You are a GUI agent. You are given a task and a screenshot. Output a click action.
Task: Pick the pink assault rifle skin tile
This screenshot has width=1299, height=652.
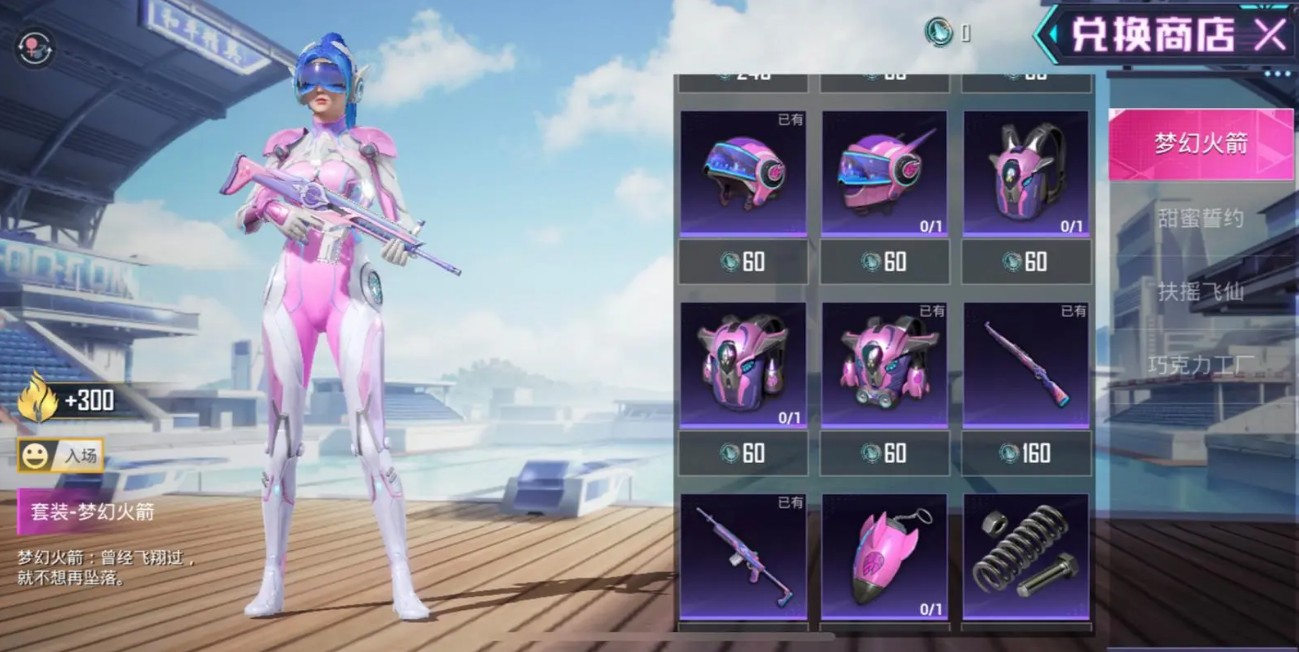coord(743,556)
